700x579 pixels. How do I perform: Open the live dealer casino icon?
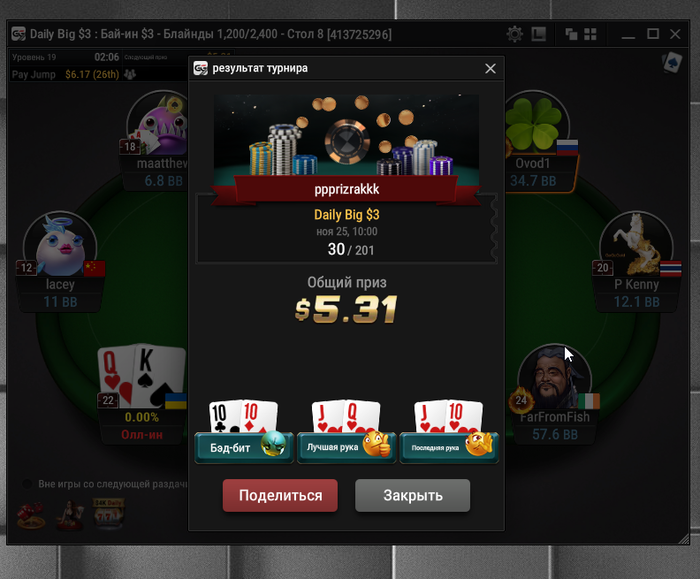[x=69, y=514]
